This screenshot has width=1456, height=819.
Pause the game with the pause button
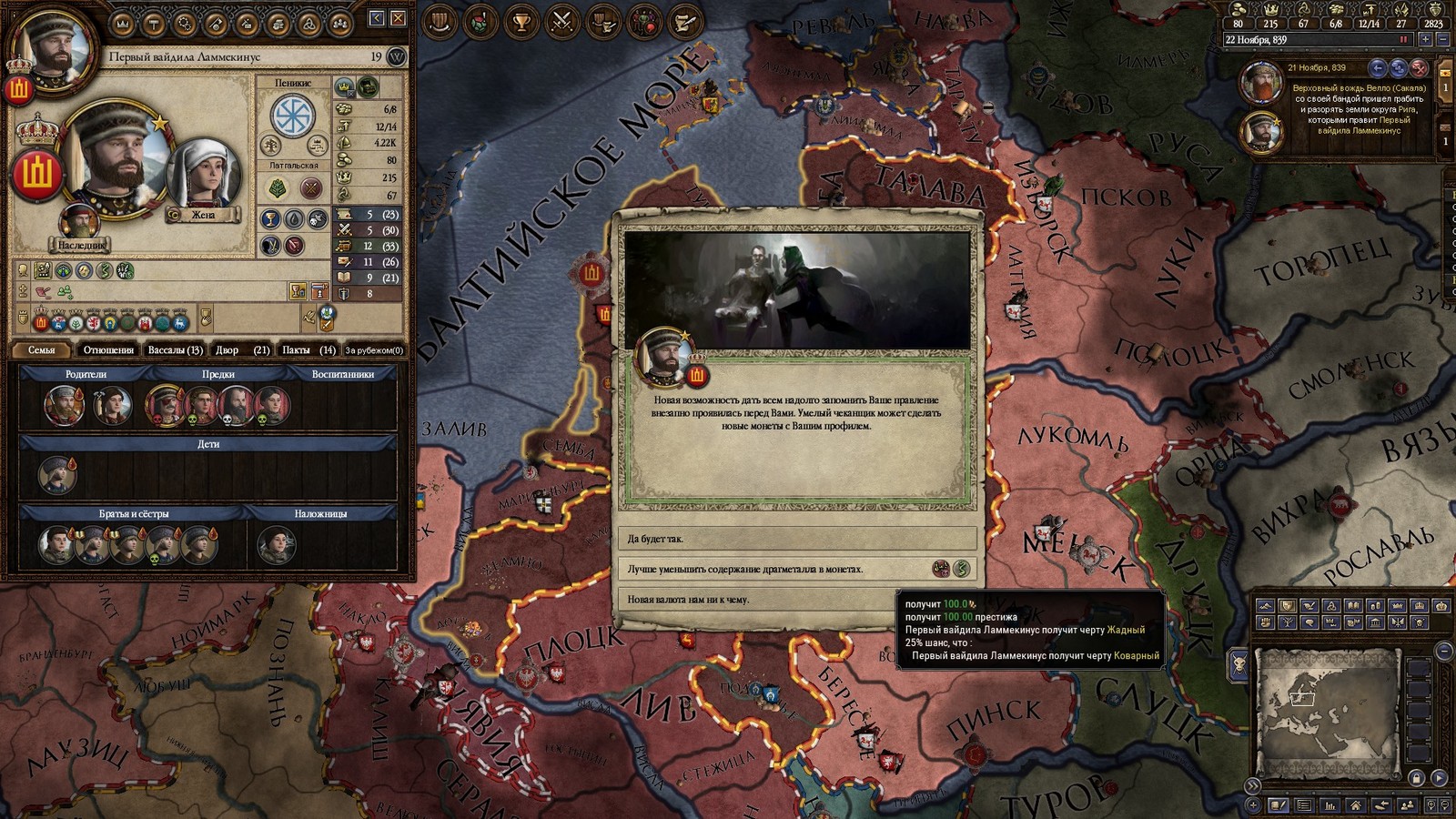(1403, 40)
